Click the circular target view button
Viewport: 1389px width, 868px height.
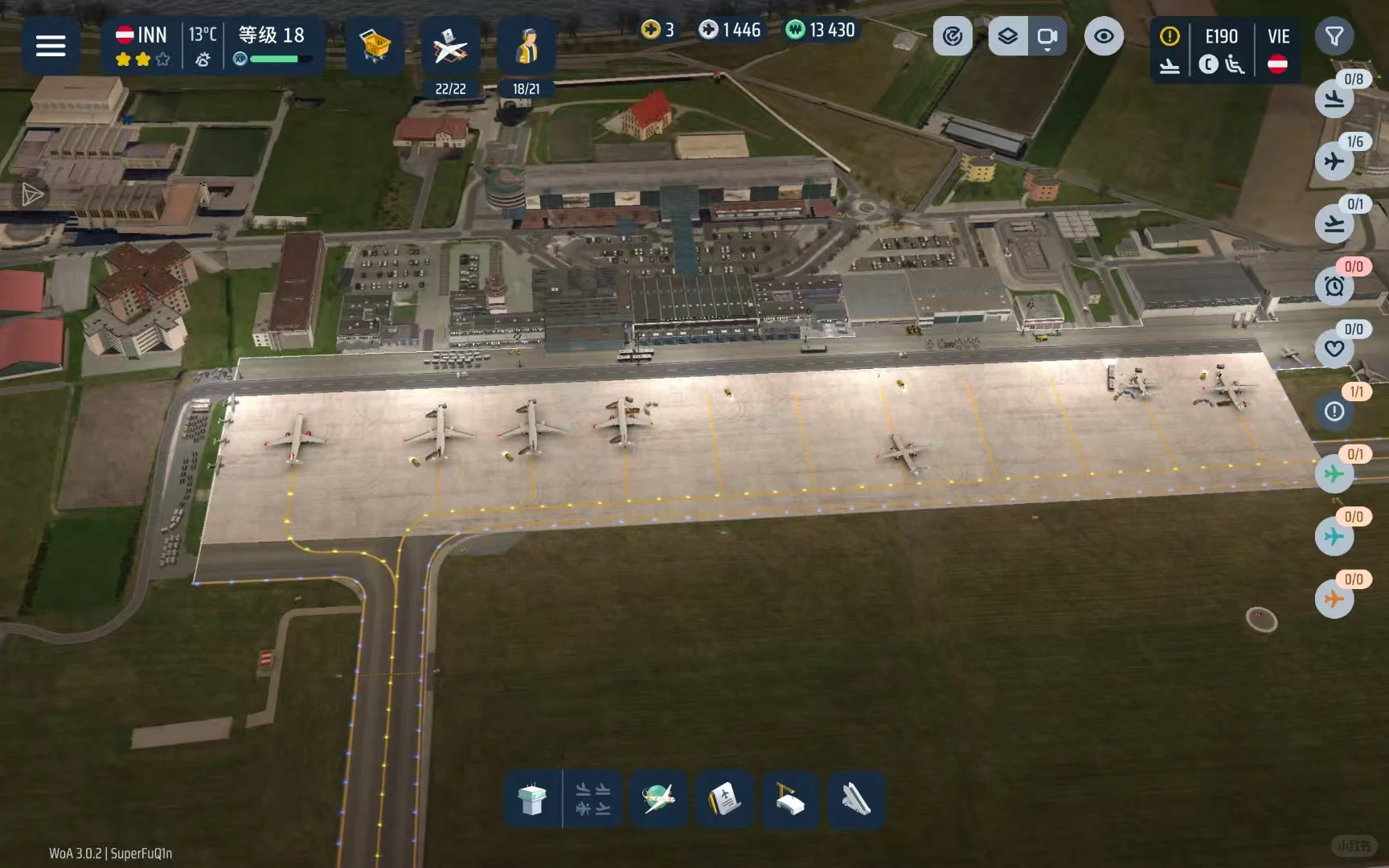953,36
